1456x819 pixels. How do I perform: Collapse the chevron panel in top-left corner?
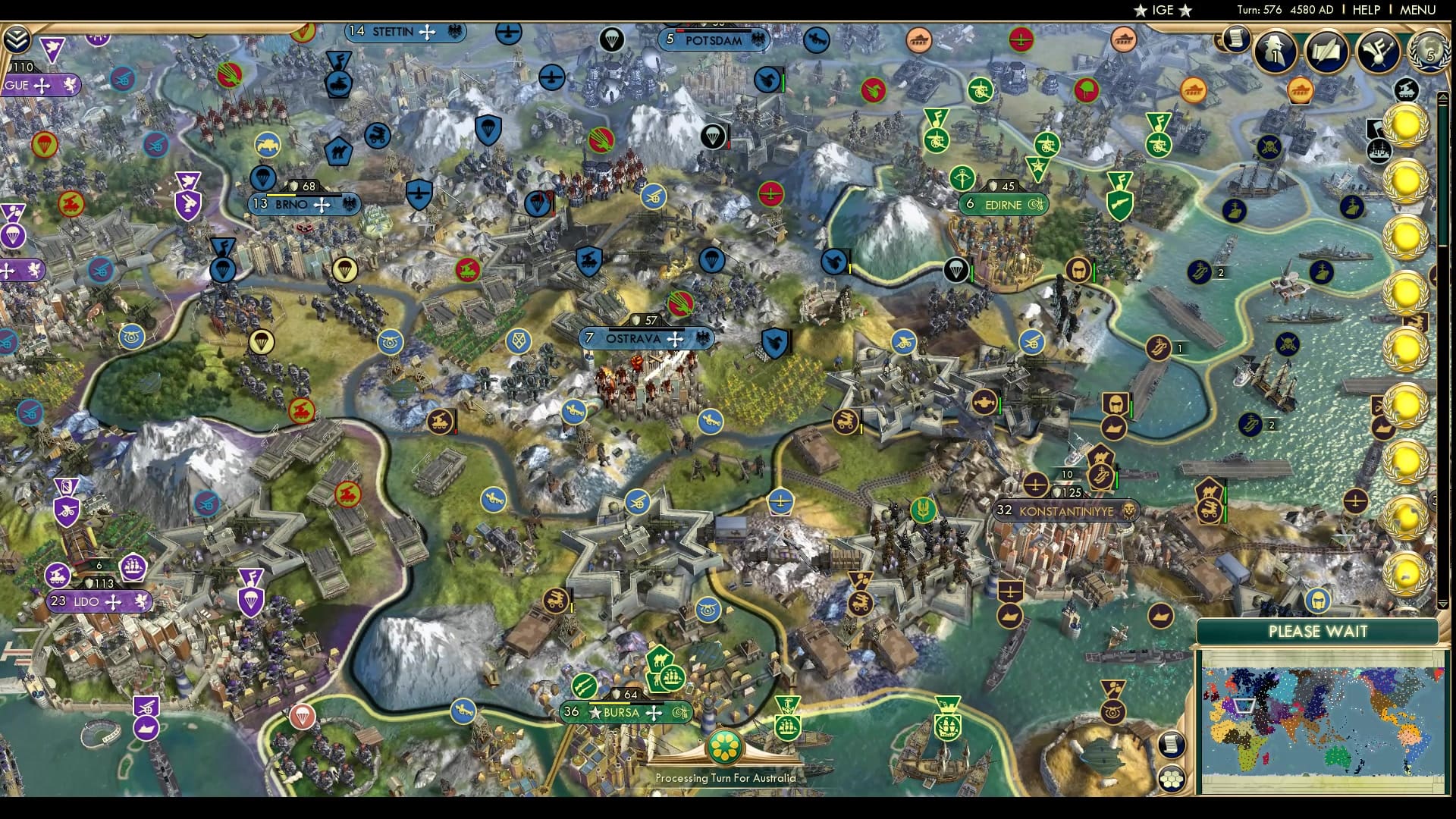(x=17, y=39)
